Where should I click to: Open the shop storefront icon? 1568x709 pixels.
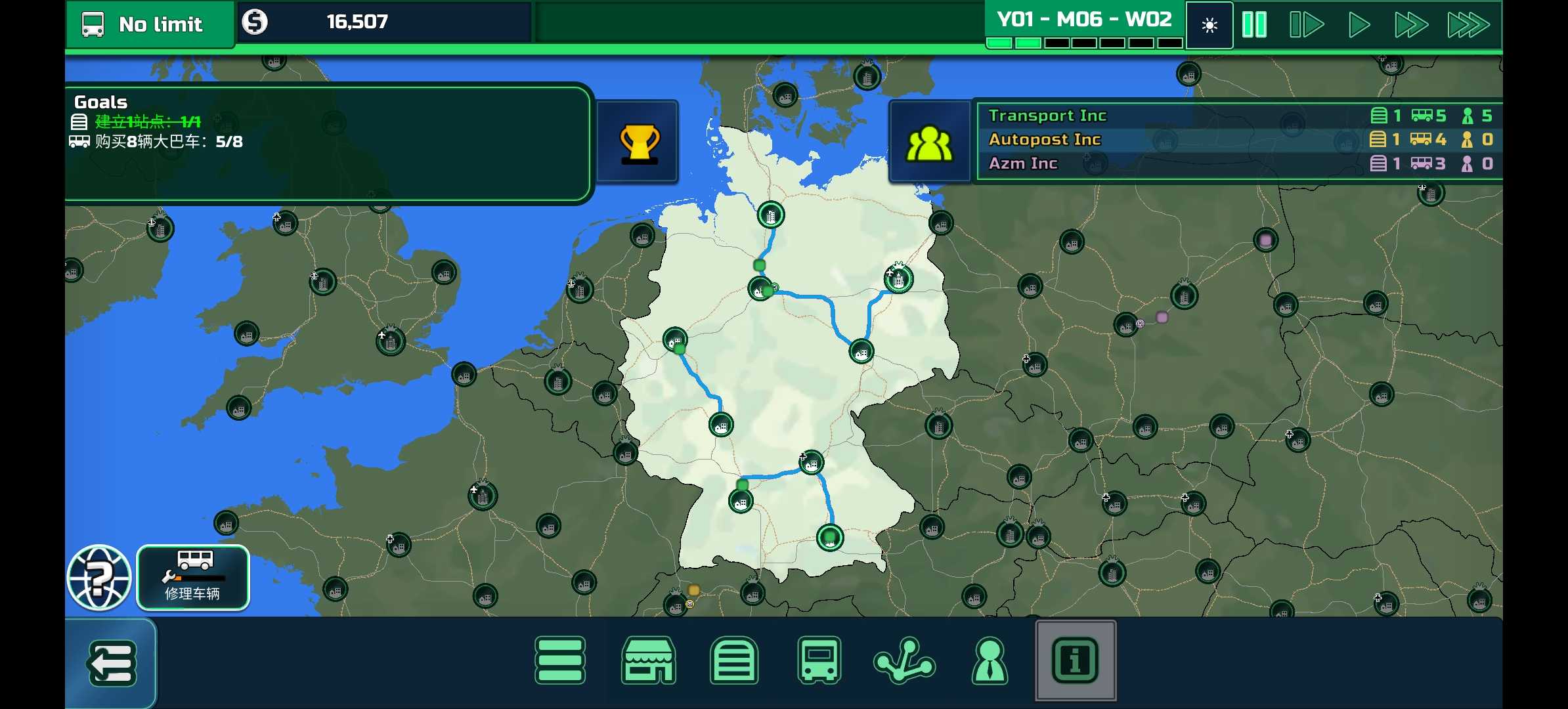click(x=648, y=660)
